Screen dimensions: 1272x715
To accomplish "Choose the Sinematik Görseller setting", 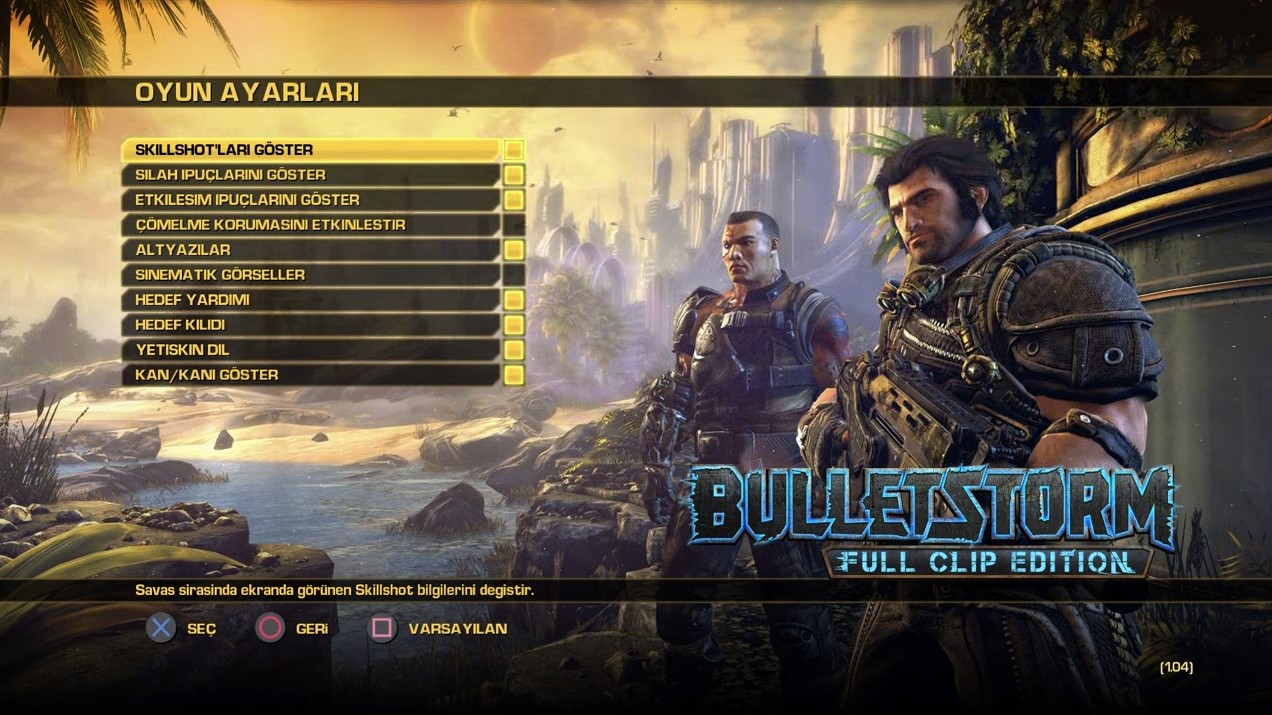I will pos(310,275).
